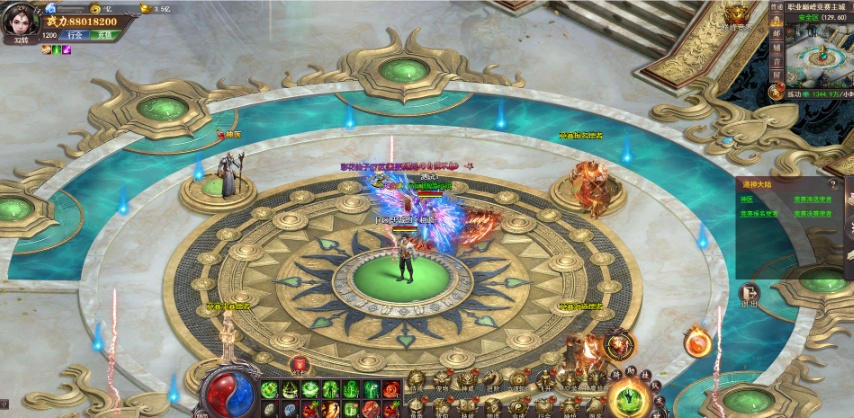
Task: Click the 退出 exit button
Action: coord(748,293)
